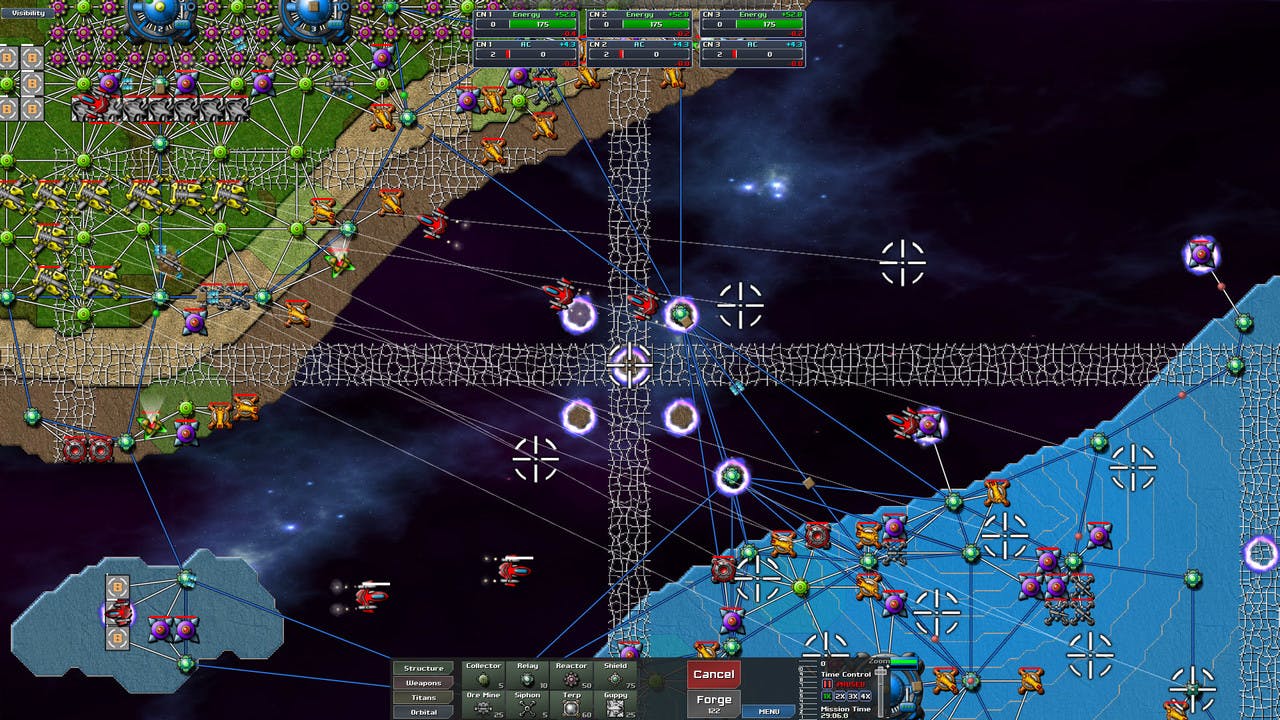
Task: Select the Ore Mine icon
Action: click(x=483, y=706)
